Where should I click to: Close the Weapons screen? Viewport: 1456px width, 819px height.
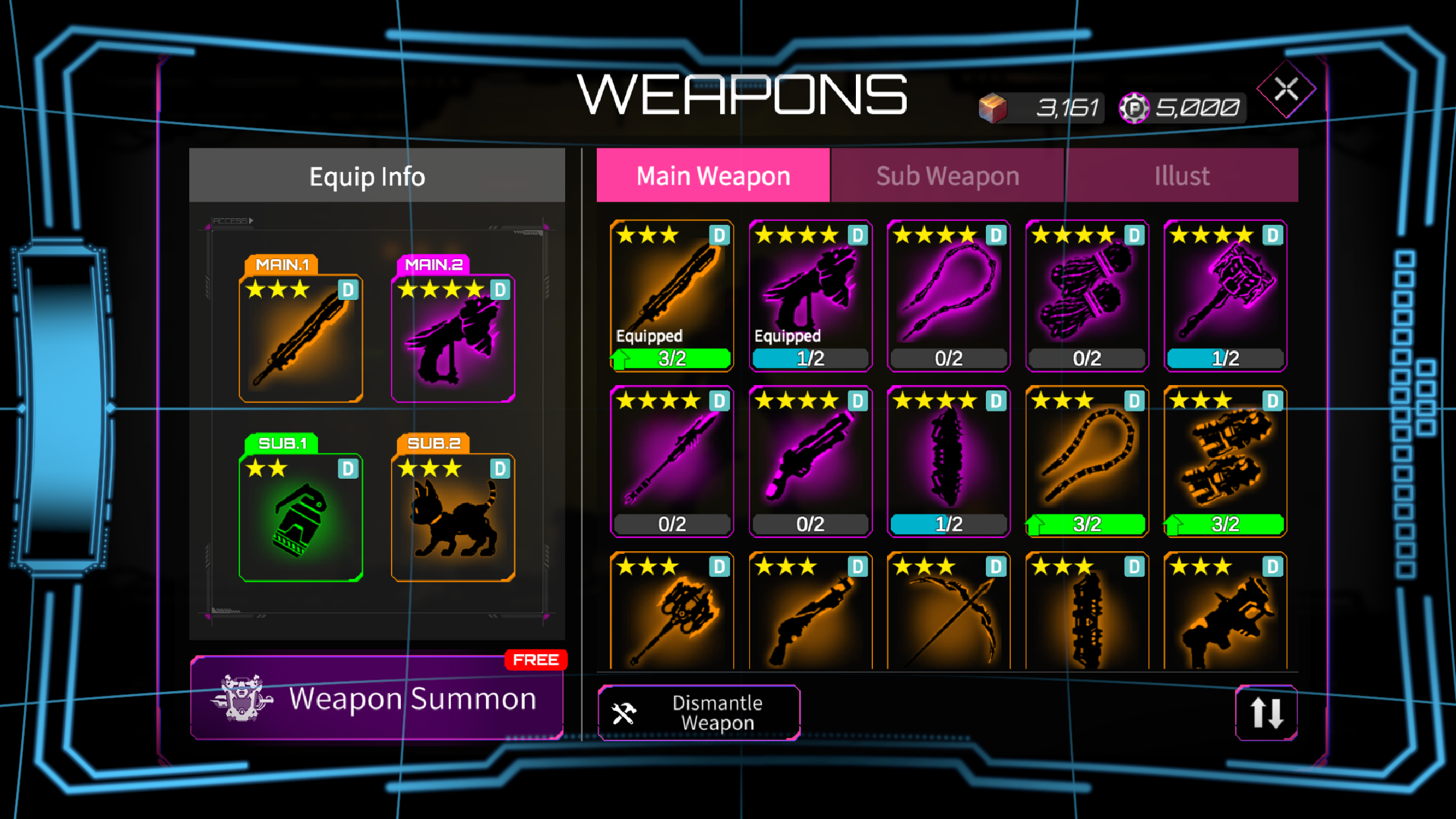coord(1286,89)
